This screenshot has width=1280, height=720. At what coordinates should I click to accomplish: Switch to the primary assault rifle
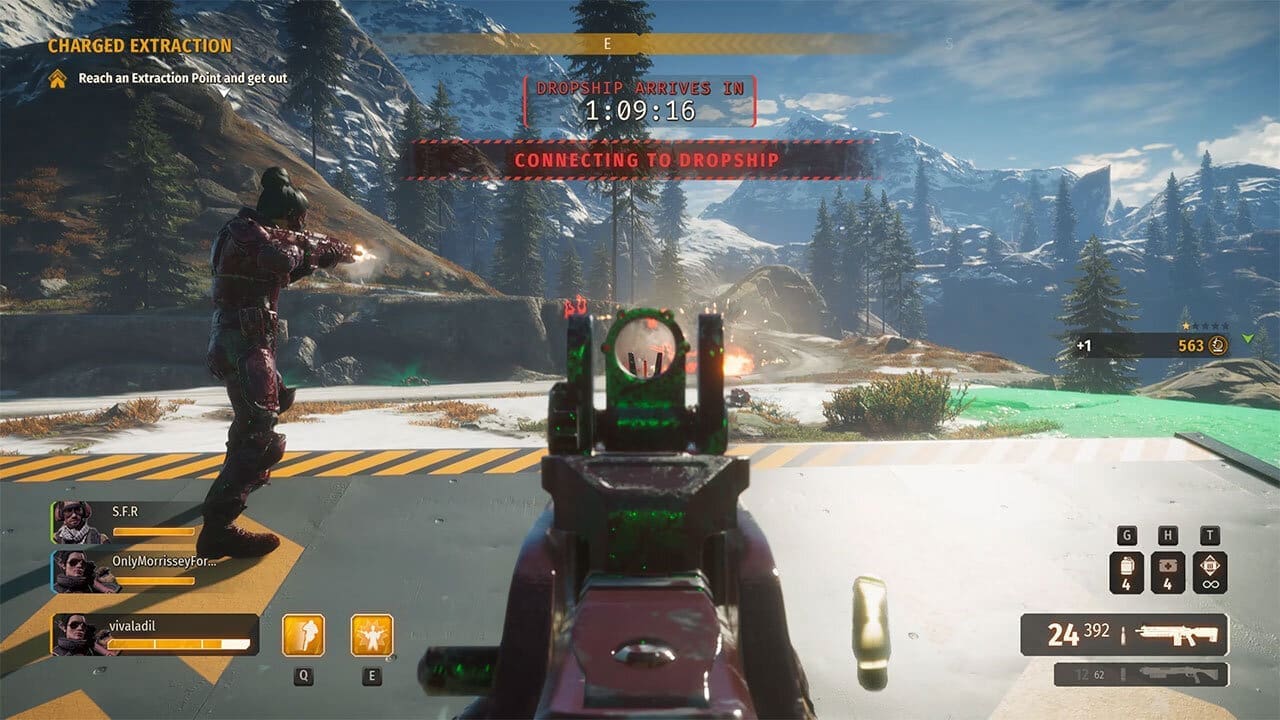[1124, 634]
